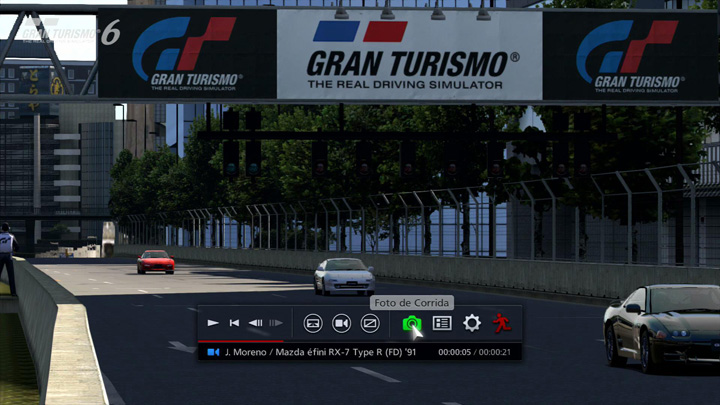Restart the replay from the beginning
The height and width of the screenshot is (405, 720).
234,323
